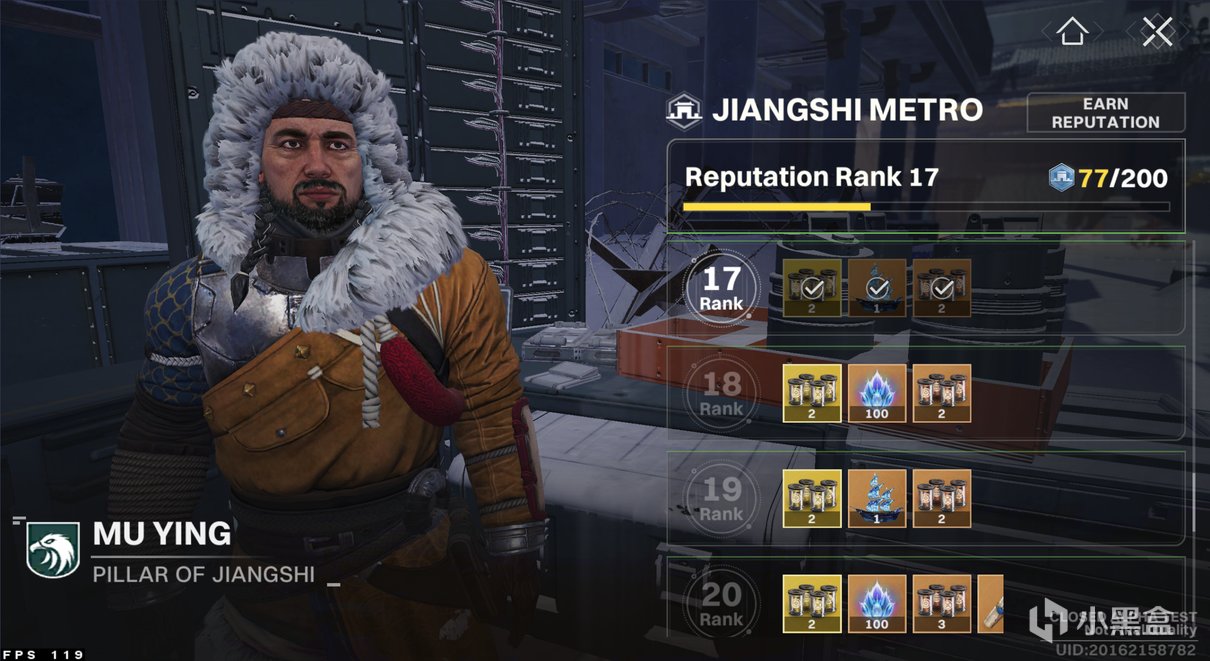The height and width of the screenshot is (661, 1210).
Task: Inspect the Rank 17 claimed ship reward
Action: click(x=877, y=288)
